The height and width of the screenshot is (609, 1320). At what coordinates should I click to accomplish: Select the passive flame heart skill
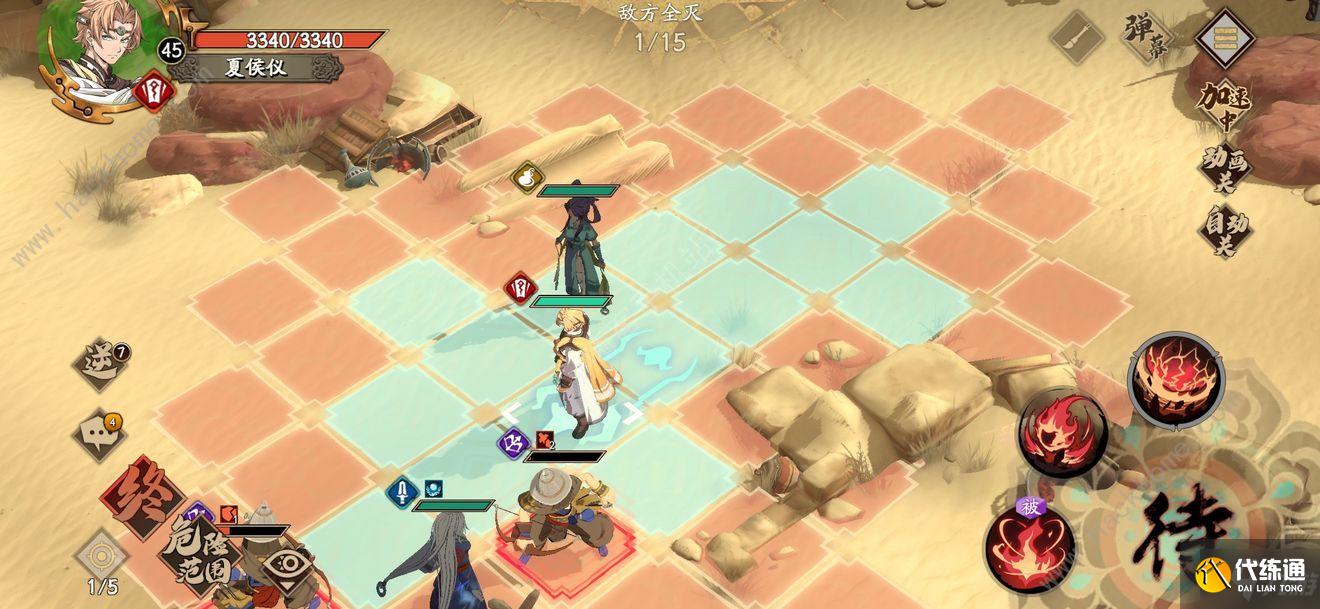click(x=1030, y=548)
